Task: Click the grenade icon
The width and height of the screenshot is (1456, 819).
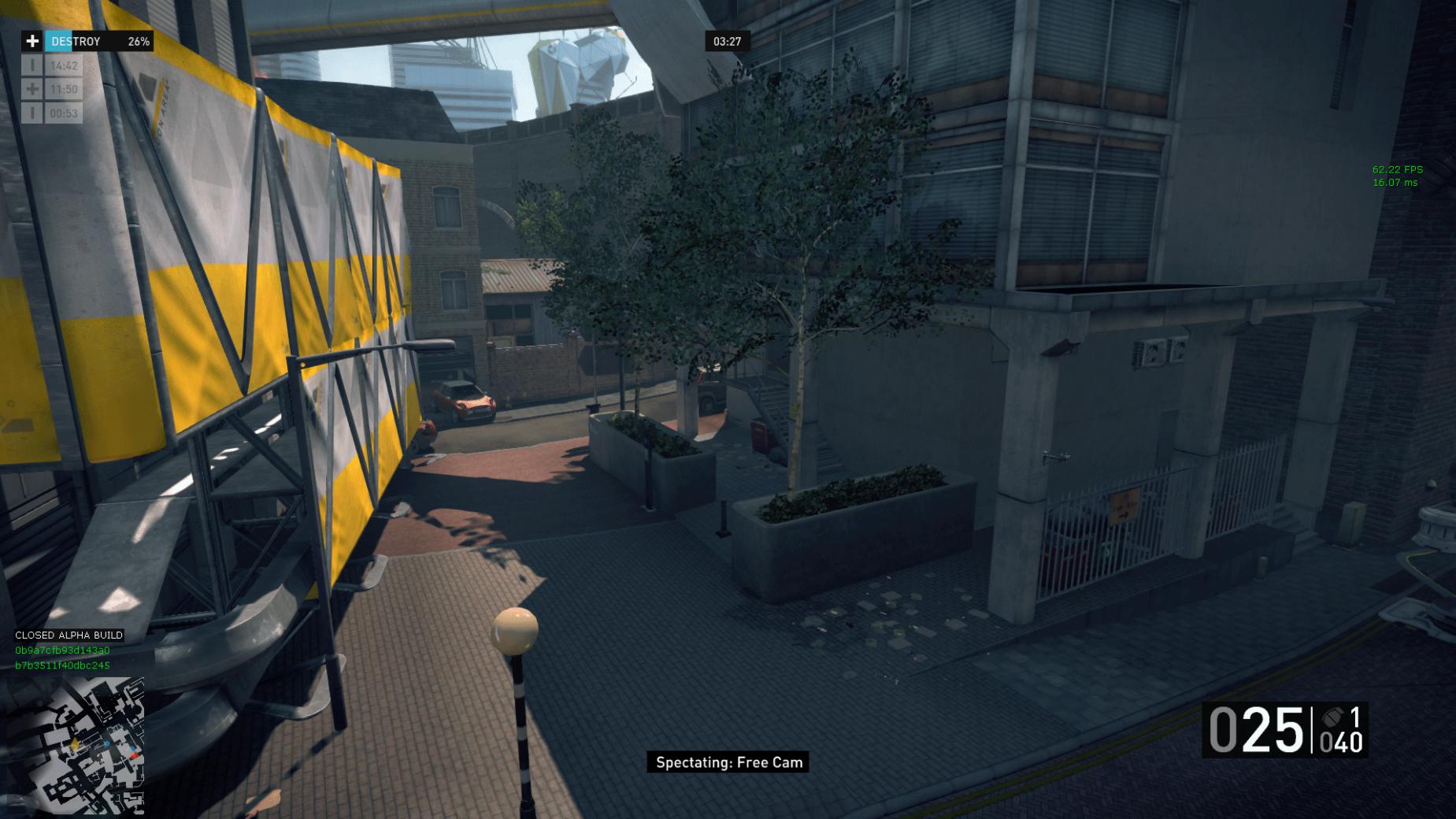Action: (x=1332, y=718)
